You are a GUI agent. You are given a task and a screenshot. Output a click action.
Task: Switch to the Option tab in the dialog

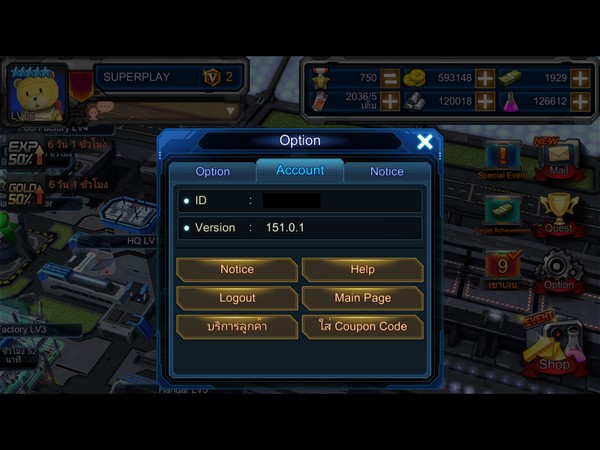pyautogui.click(x=213, y=172)
